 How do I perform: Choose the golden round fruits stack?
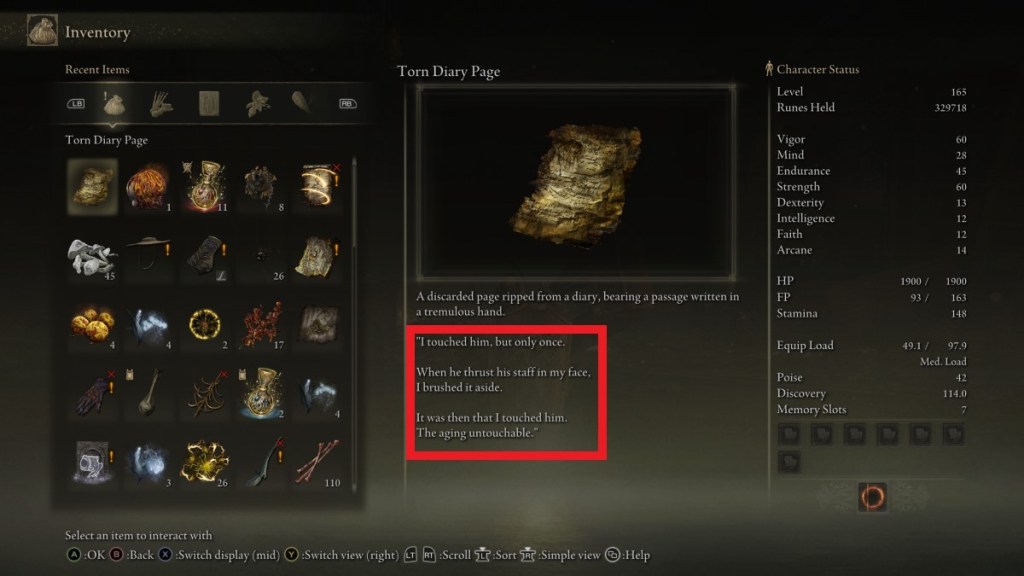click(x=91, y=326)
